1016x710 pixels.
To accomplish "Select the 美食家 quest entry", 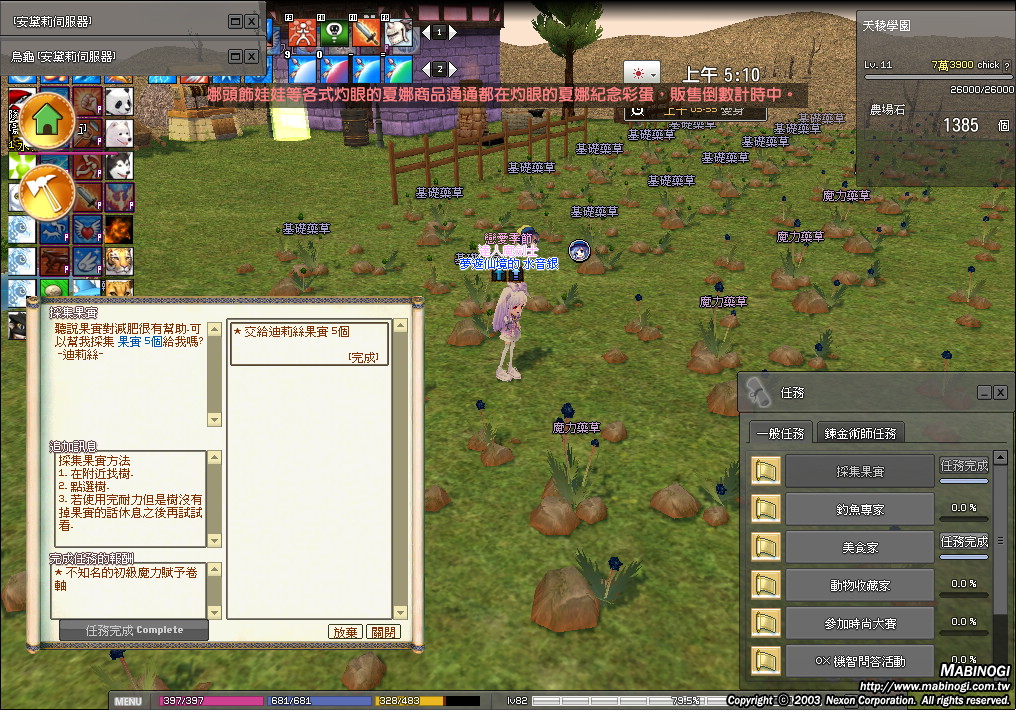I will 859,547.
